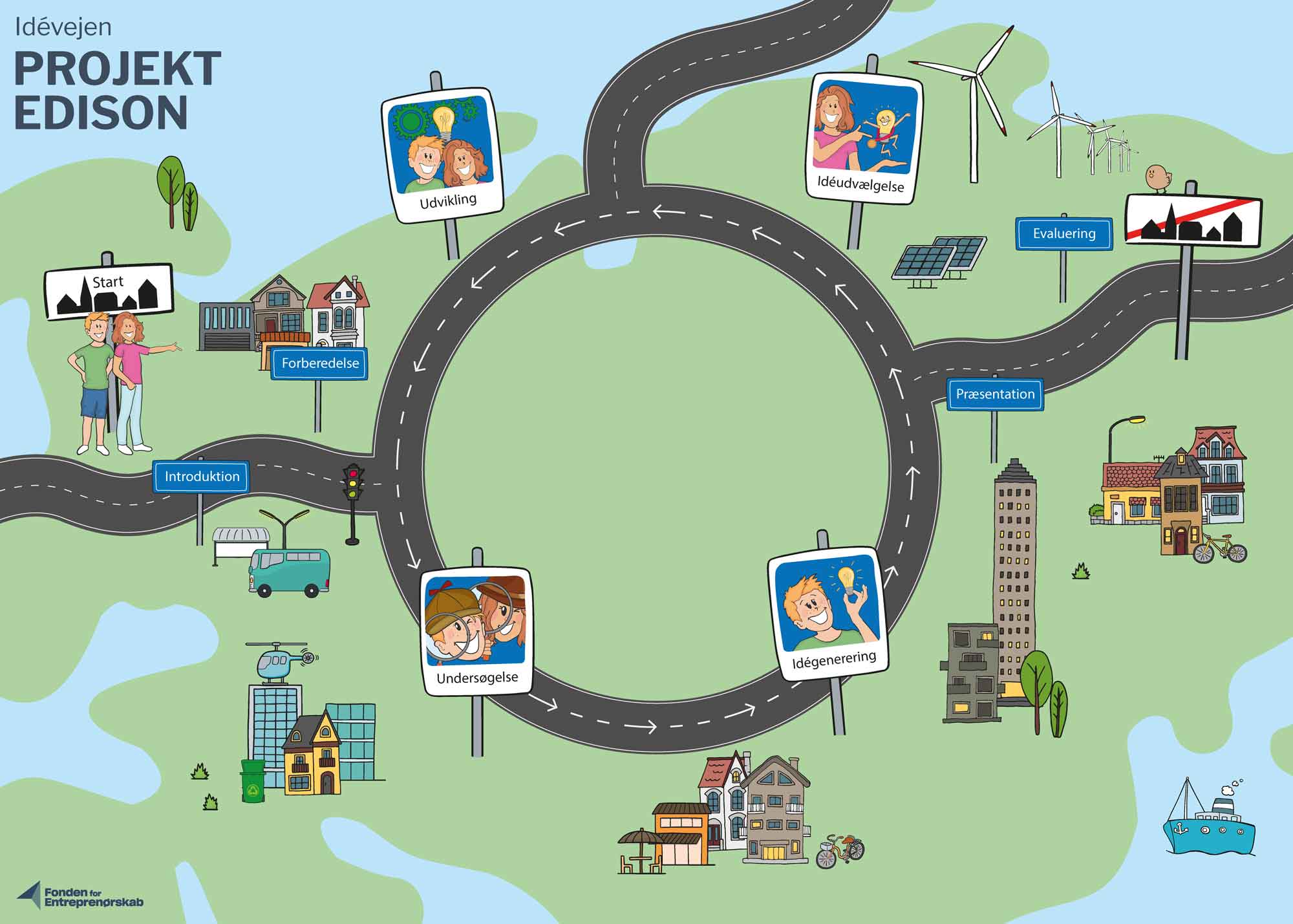Click the Fonden for Entreprenørskab logo
This screenshot has width=1293, height=924.
[x=81, y=896]
